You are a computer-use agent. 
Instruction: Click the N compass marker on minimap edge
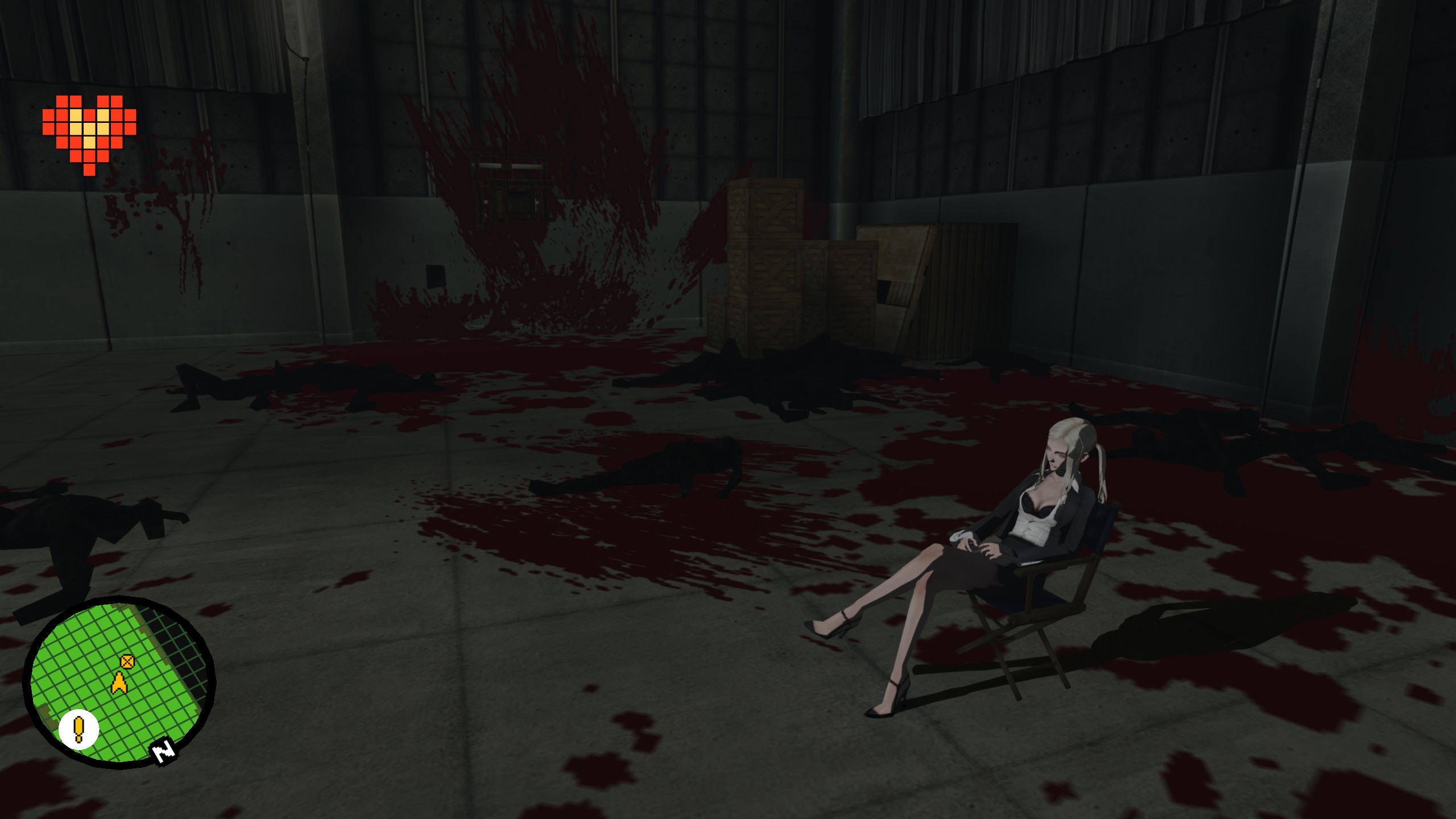tap(164, 753)
